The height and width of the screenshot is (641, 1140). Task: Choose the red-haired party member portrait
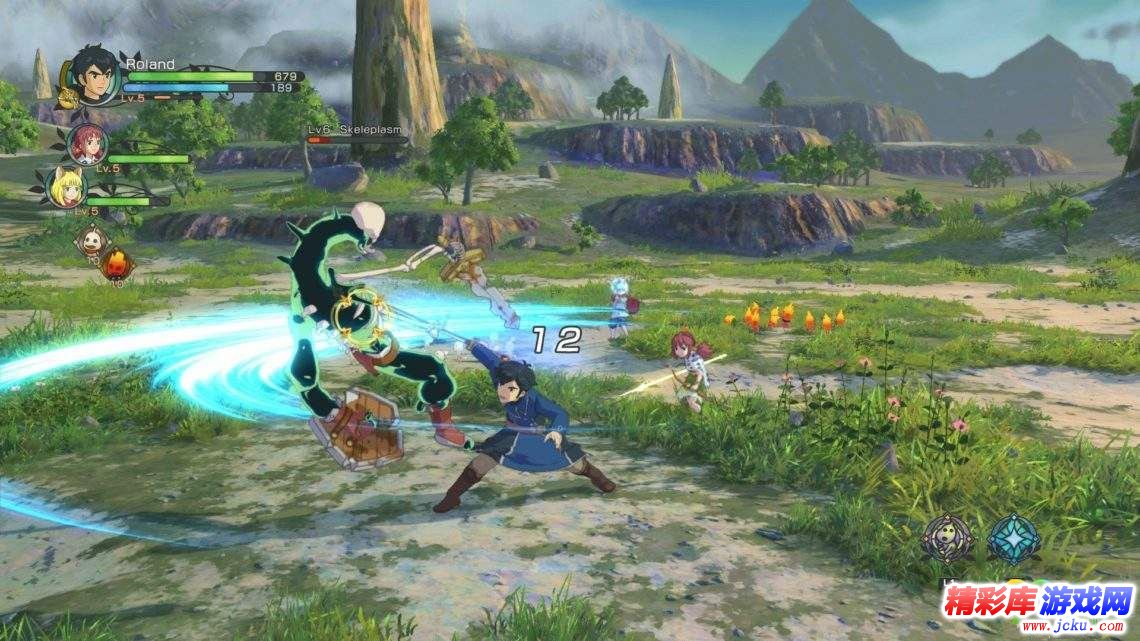(x=88, y=144)
